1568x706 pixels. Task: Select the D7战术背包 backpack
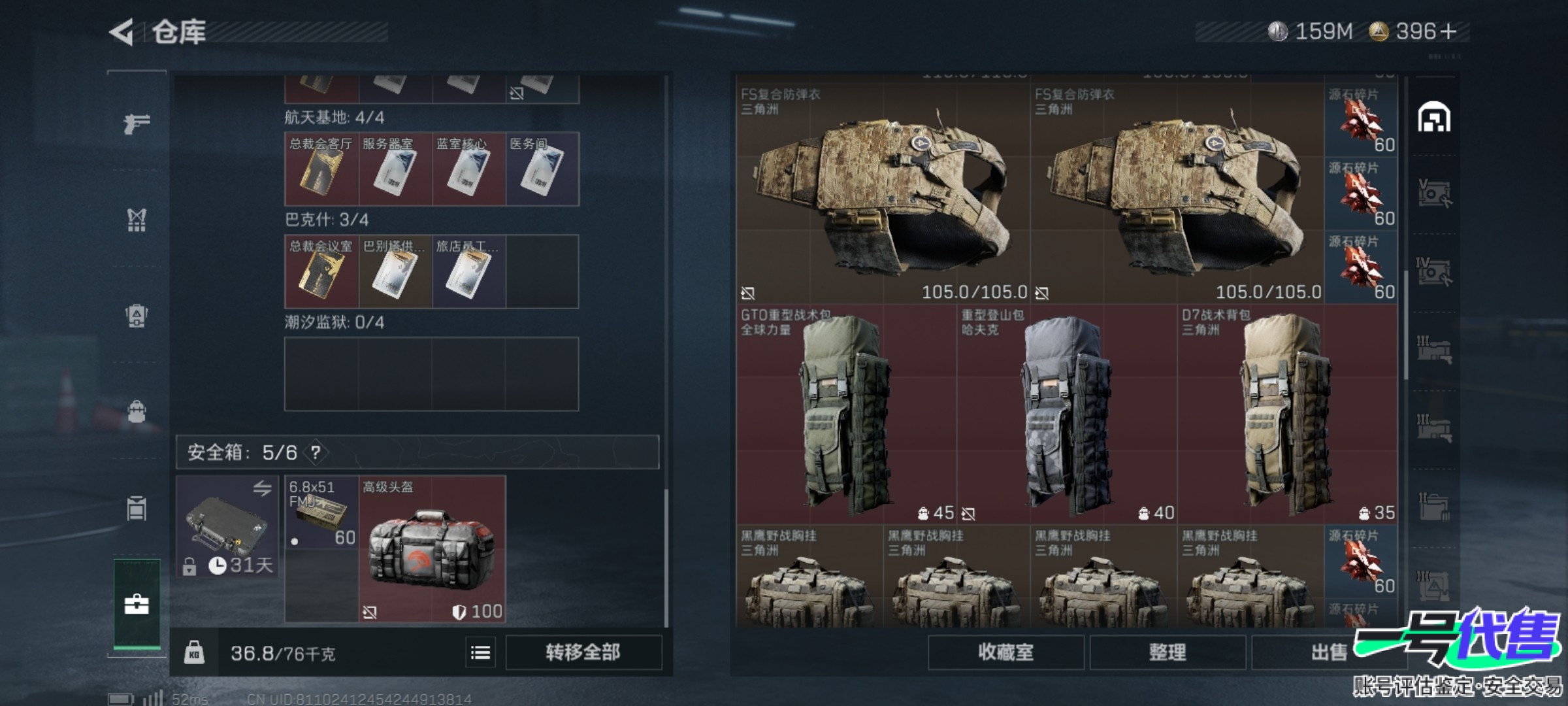click(x=1287, y=414)
